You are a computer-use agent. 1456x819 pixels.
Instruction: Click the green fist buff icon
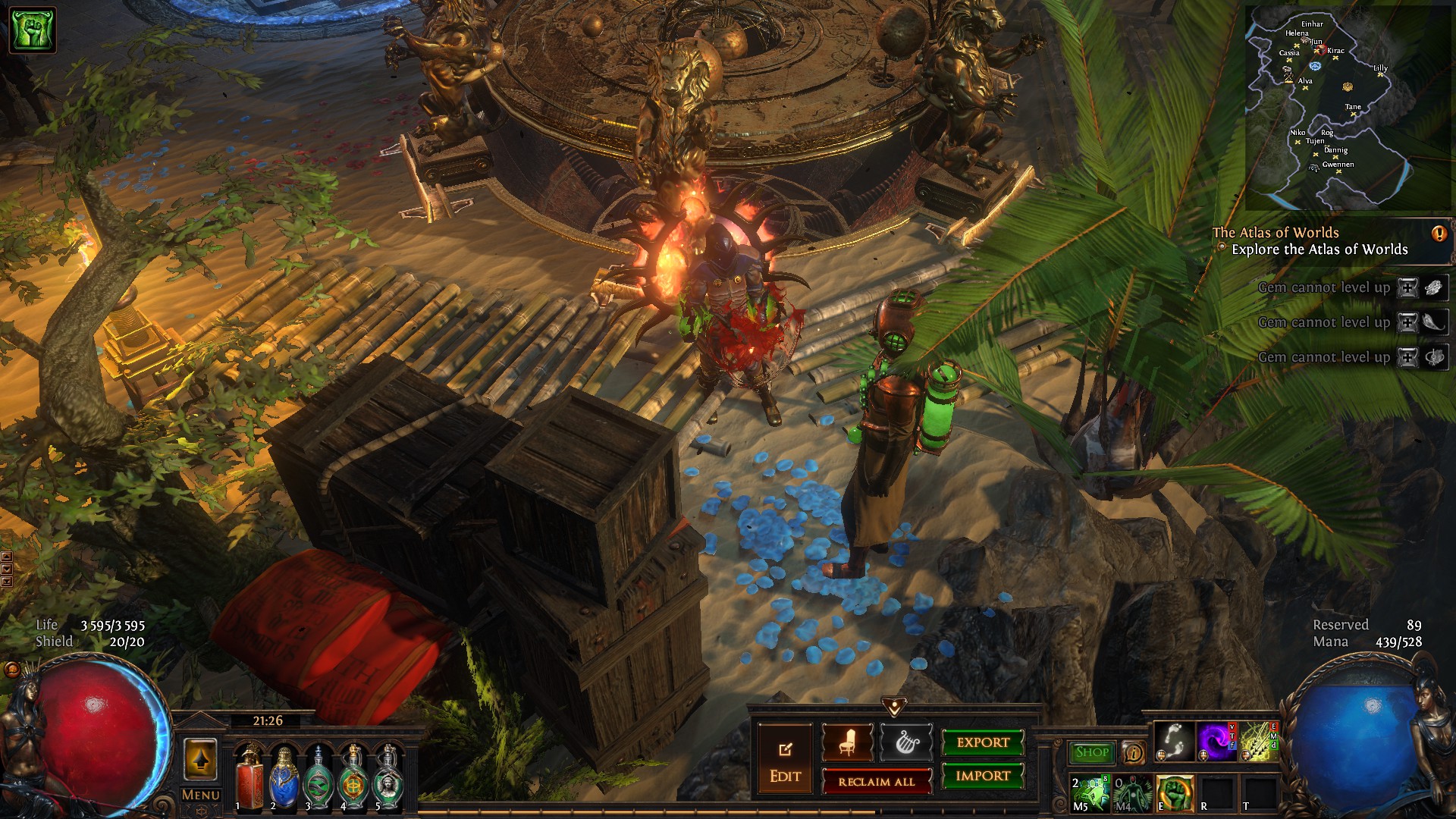[32, 30]
